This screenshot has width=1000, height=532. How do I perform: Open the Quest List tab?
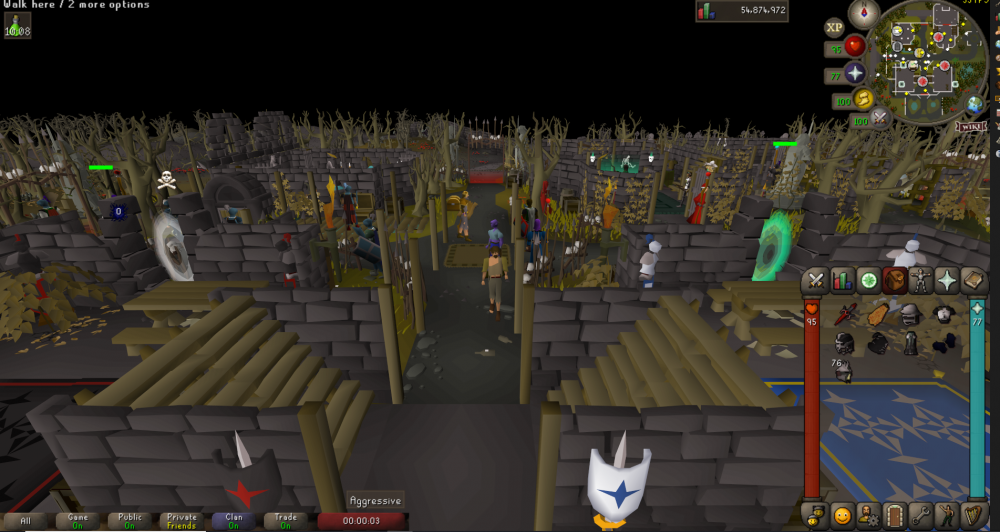point(868,281)
